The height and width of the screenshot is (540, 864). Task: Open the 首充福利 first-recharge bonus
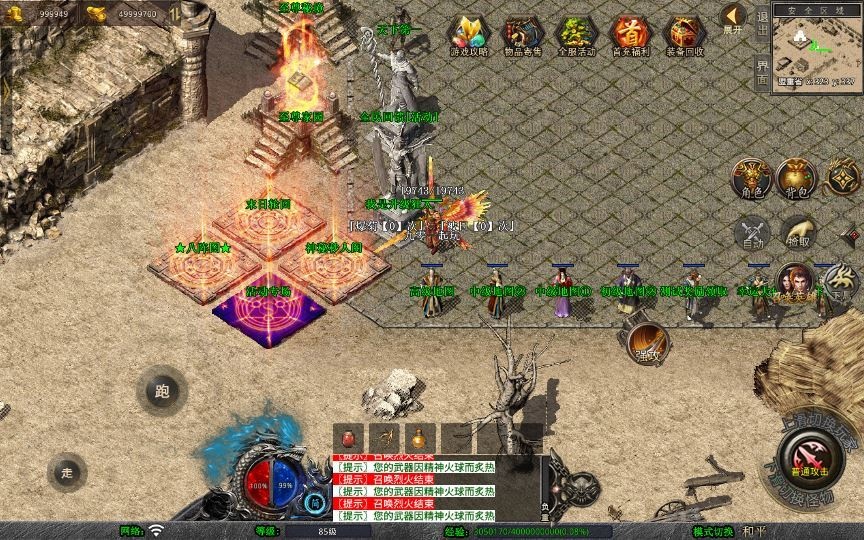pos(629,36)
